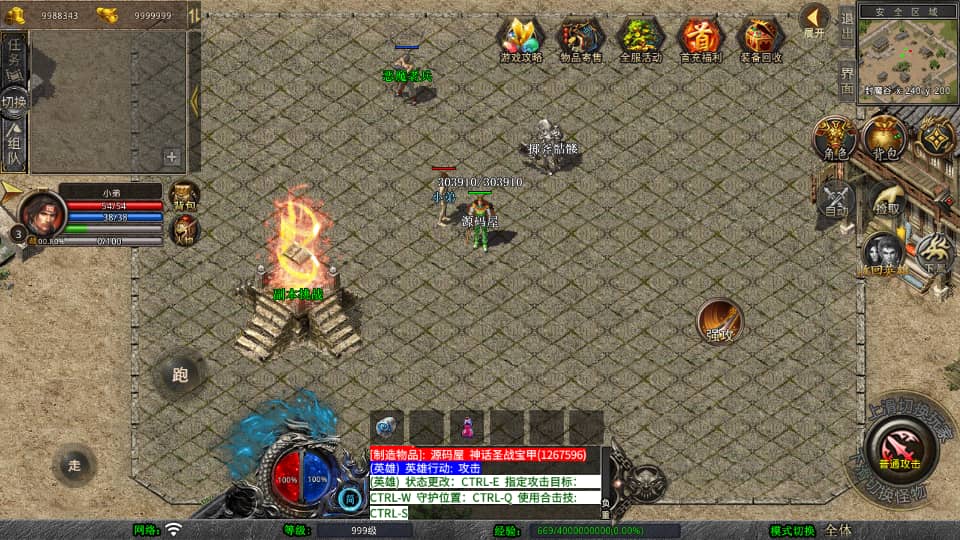Image resolution: width=960 pixels, height=540 pixels.
Task: Use the 强攻 strong attack skill
Action: click(x=720, y=320)
